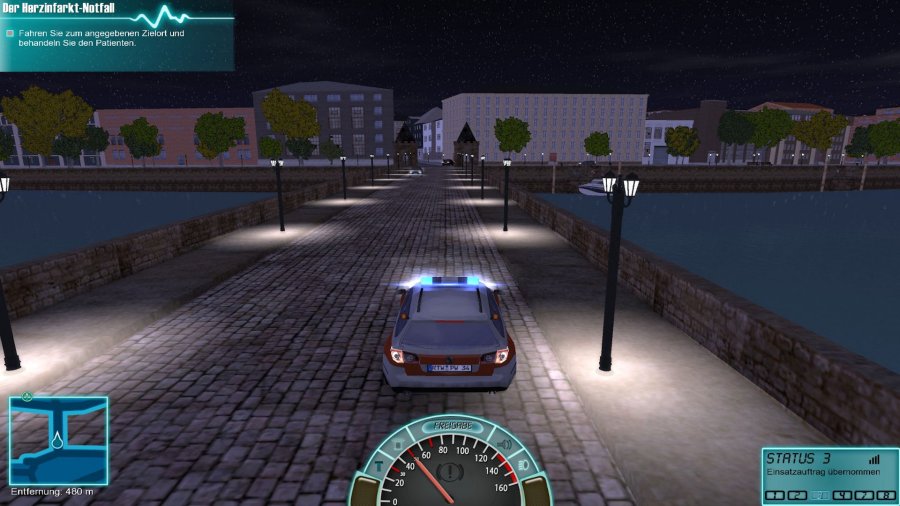The width and height of the screenshot is (900, 506).
Task: Click the T icon on the speedometer rim
Action: (x=380, y=466)
